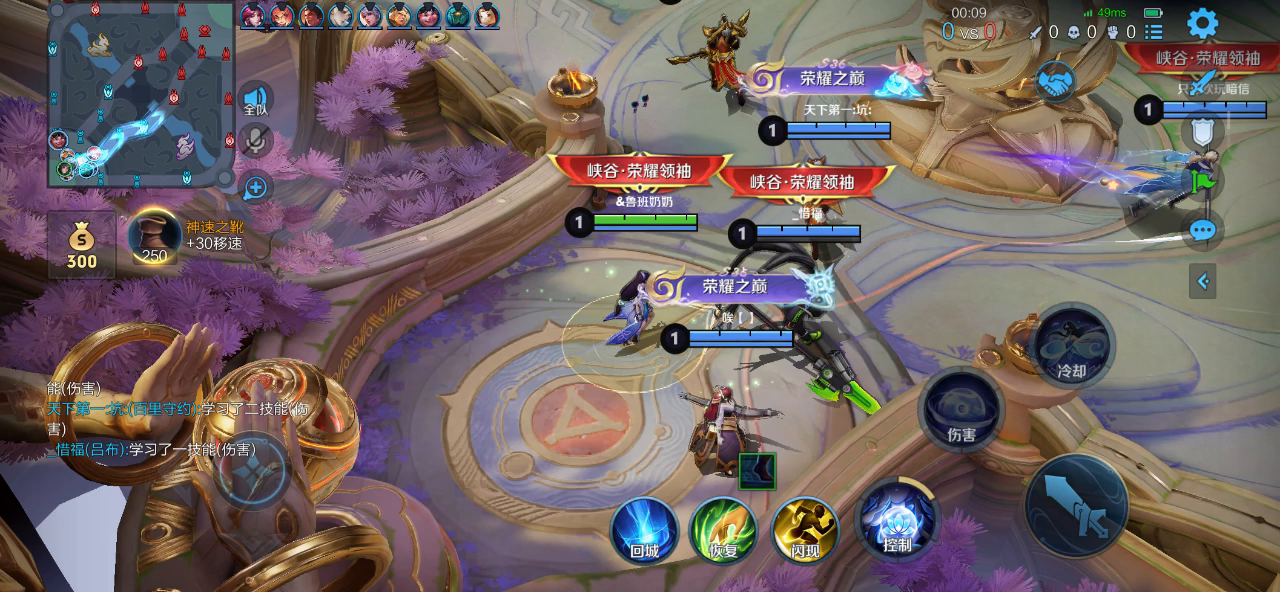Cast the 伤害 skill
The image size is (1280, 592).
click(961, 408)
